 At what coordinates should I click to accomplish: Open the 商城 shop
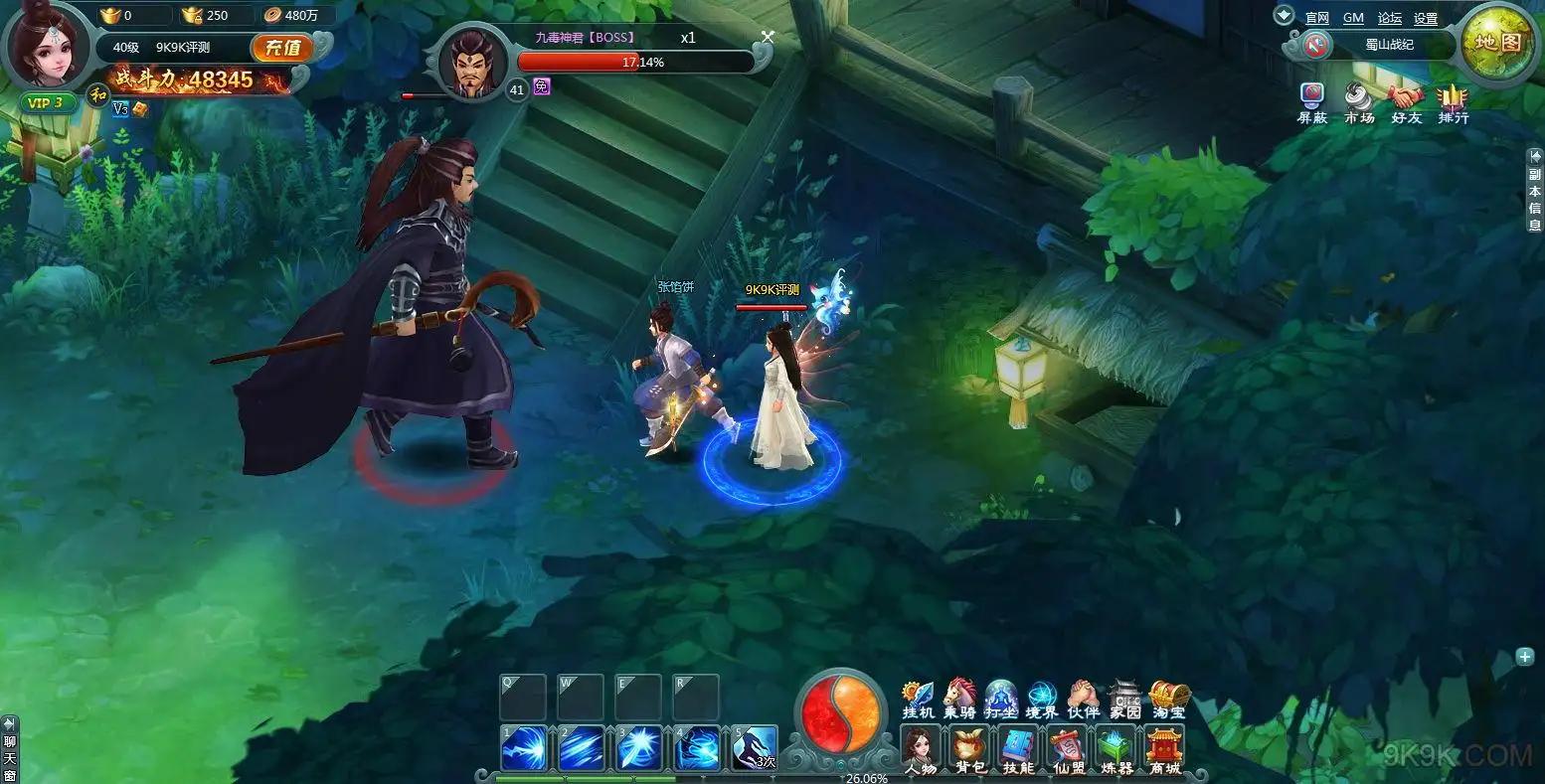1163,748
